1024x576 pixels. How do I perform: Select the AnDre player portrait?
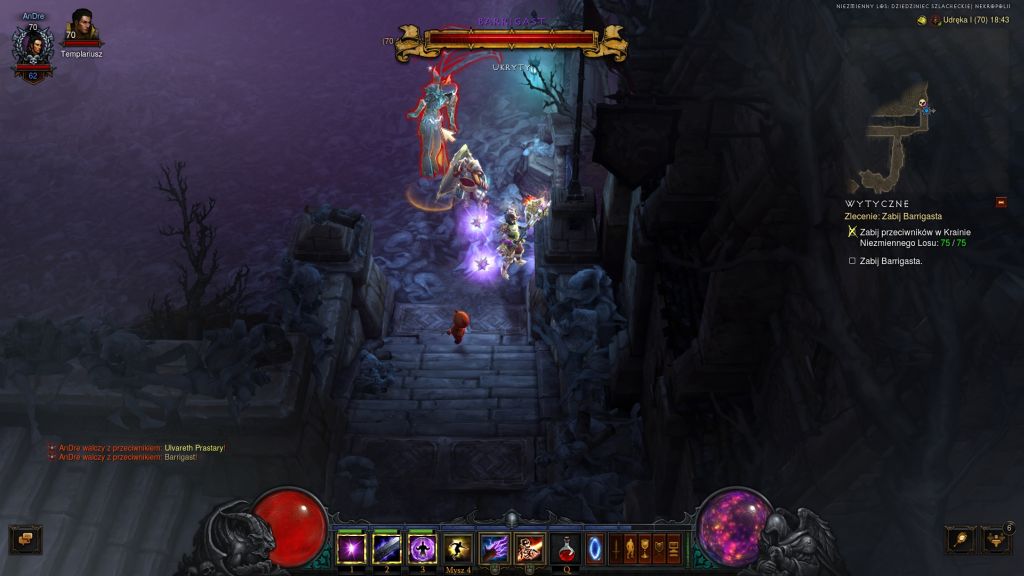pos(33,49)
